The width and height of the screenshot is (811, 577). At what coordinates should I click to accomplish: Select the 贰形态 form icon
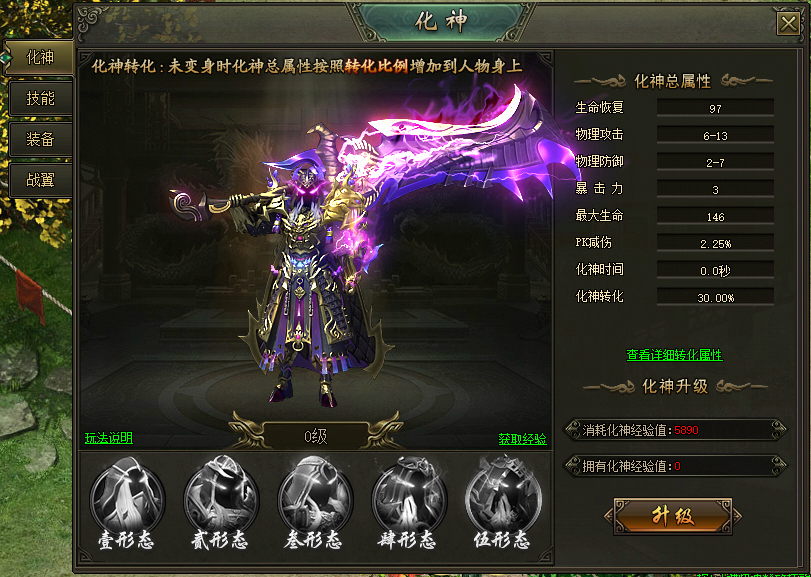point(221,498)
